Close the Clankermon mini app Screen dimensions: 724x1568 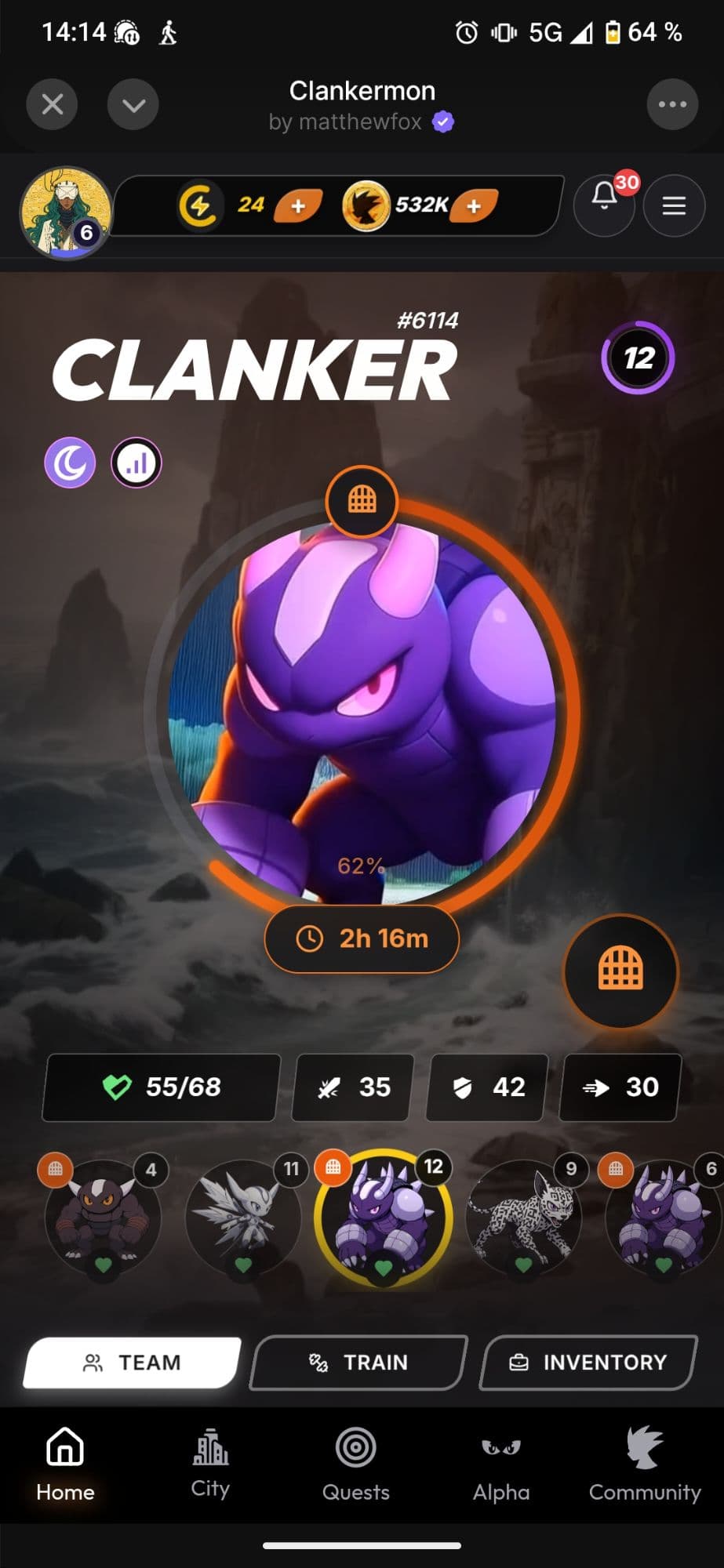pos(52,104)
